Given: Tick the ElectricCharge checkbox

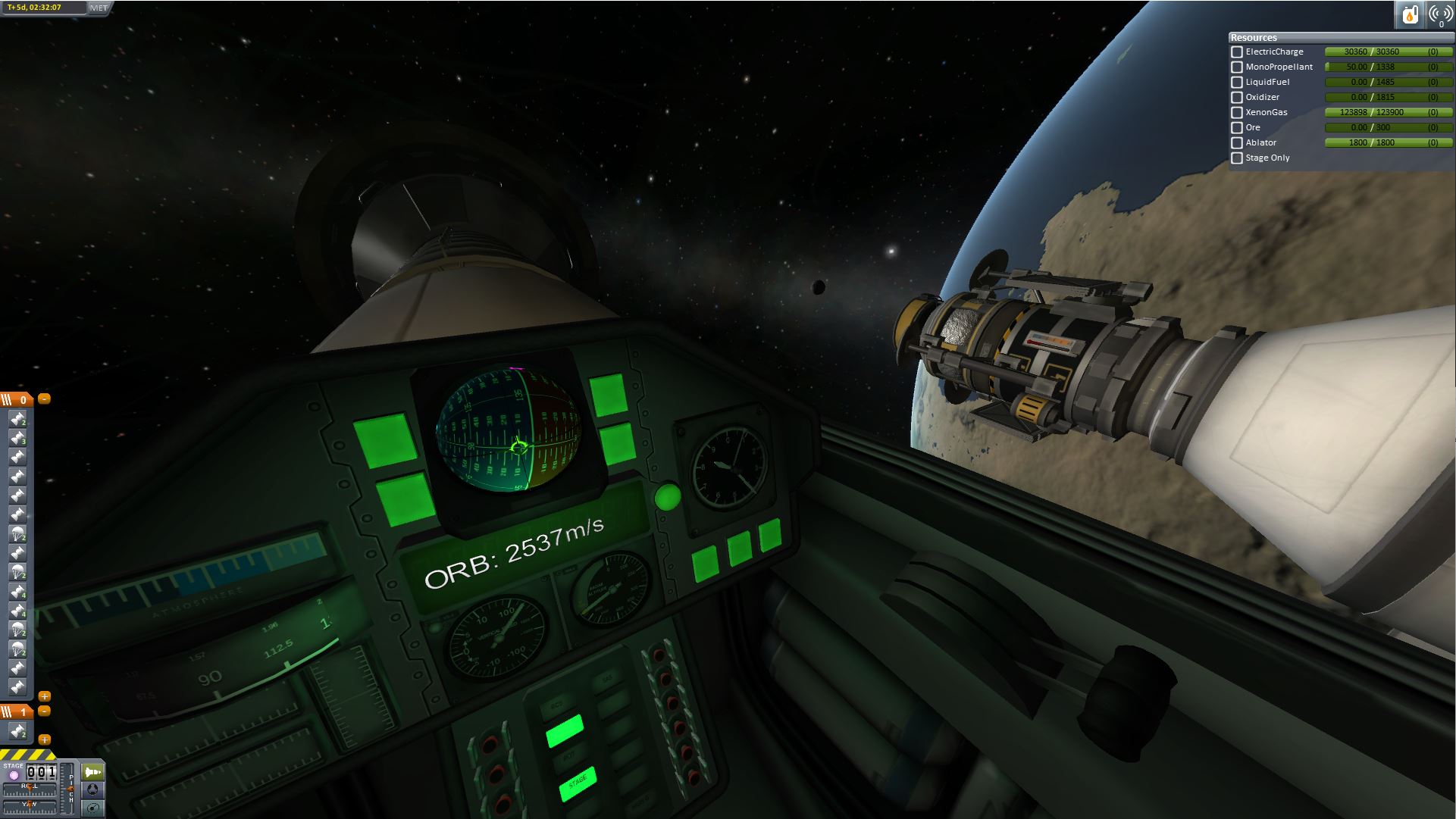Looking at the screenshot, I should [1237, 52].
